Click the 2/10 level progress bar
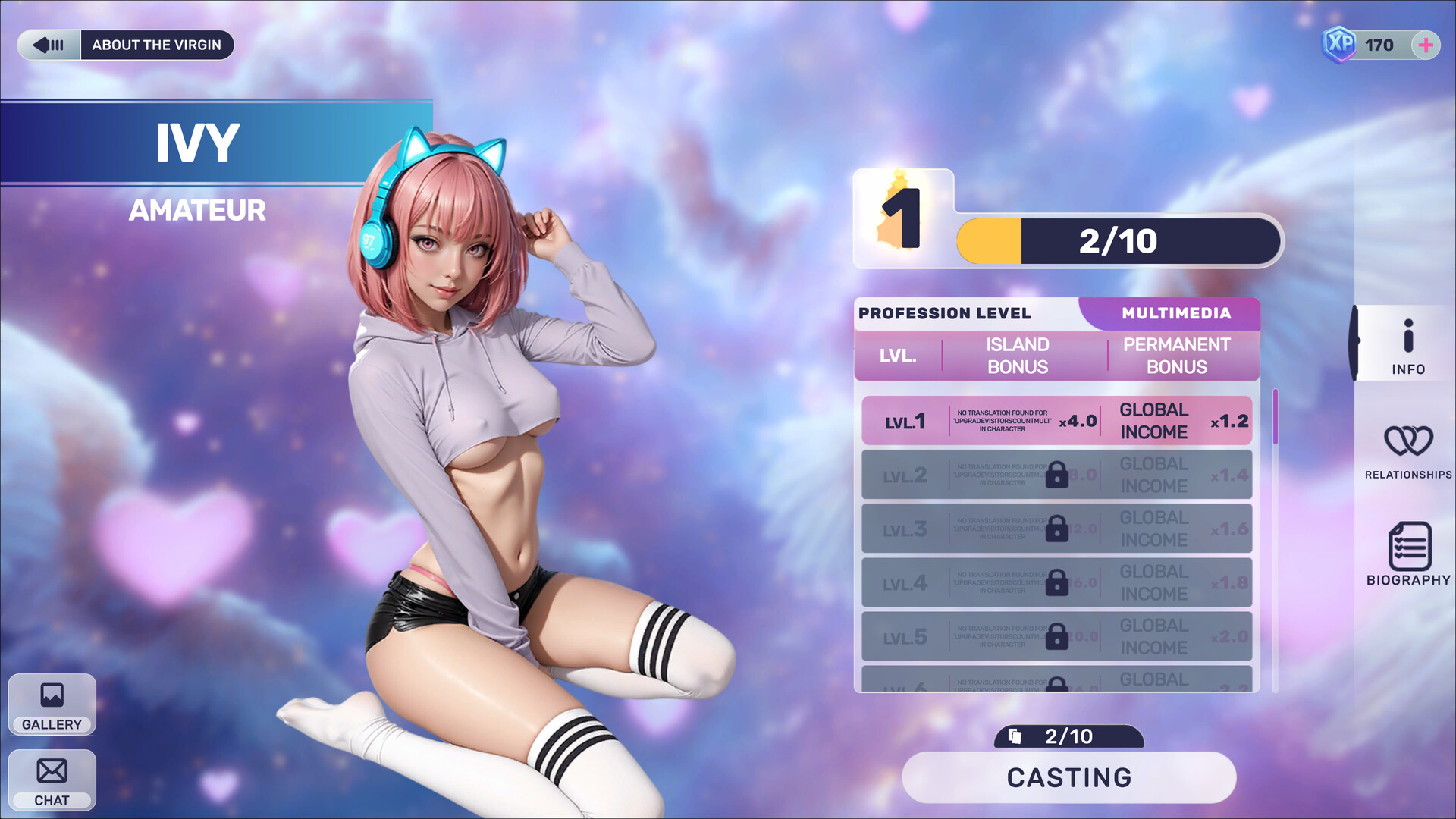The height and width of the screenshot is (819, 1456). 1117,242
